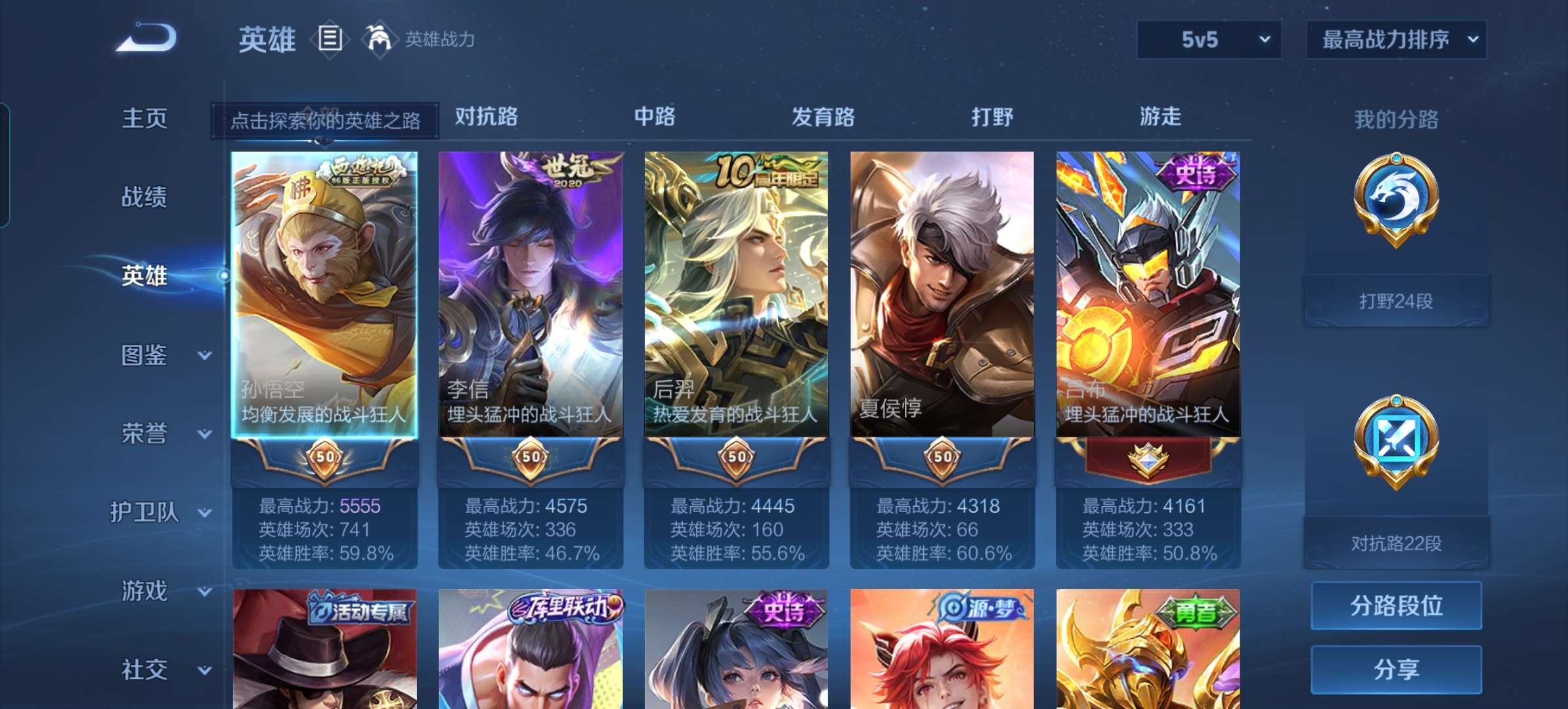Click the hero list icon beside 英雄 title
Viewport: 1568px width, 709px height.
click(329, 39)
